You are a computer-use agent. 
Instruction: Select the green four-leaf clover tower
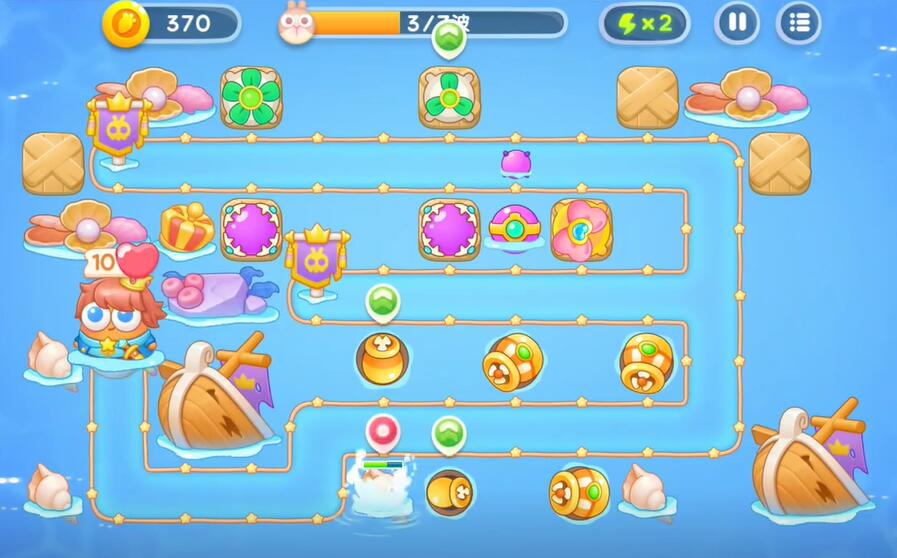tap(250, 97)
